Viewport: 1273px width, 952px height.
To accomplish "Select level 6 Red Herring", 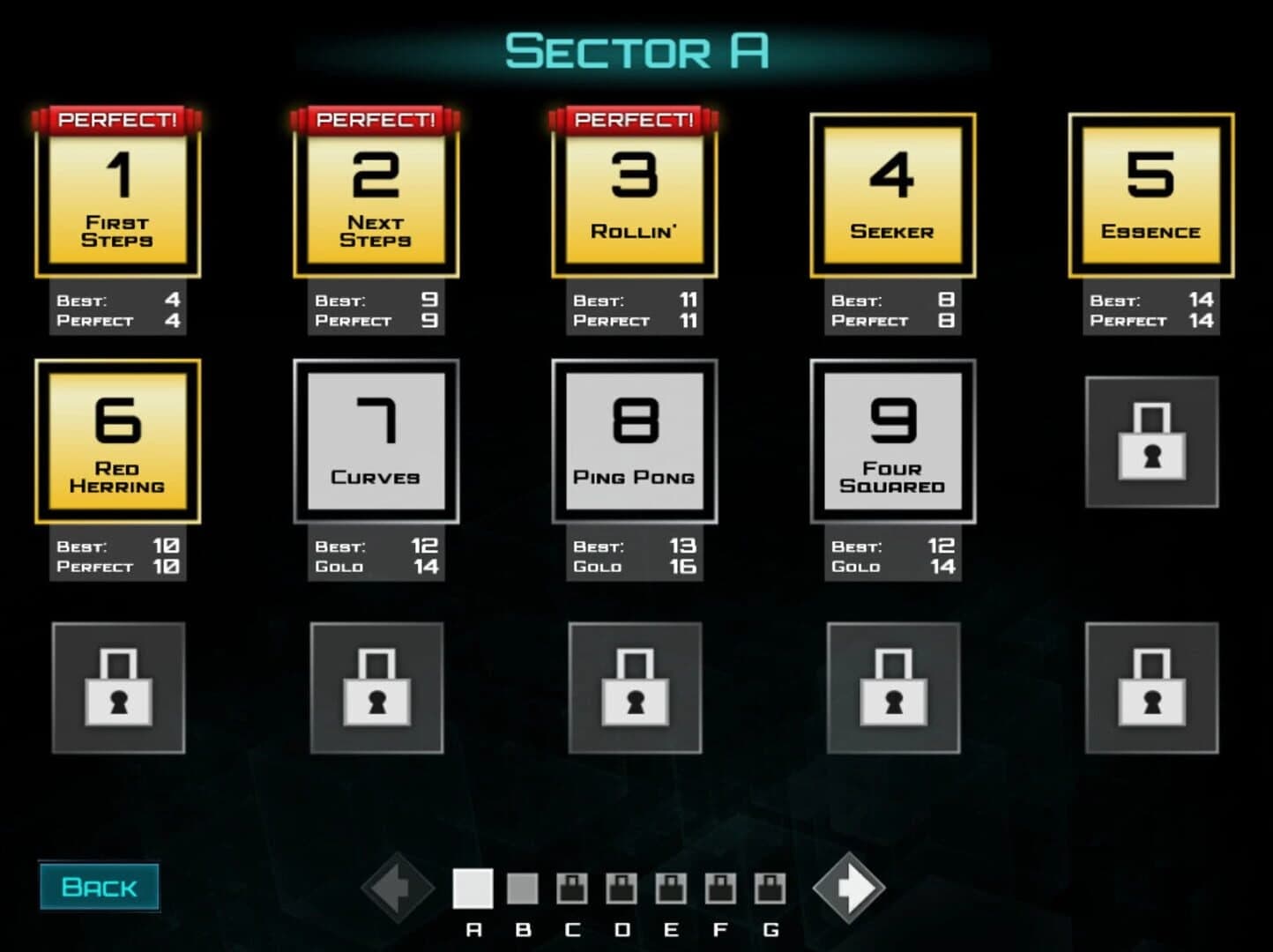I will coord(118,441).
